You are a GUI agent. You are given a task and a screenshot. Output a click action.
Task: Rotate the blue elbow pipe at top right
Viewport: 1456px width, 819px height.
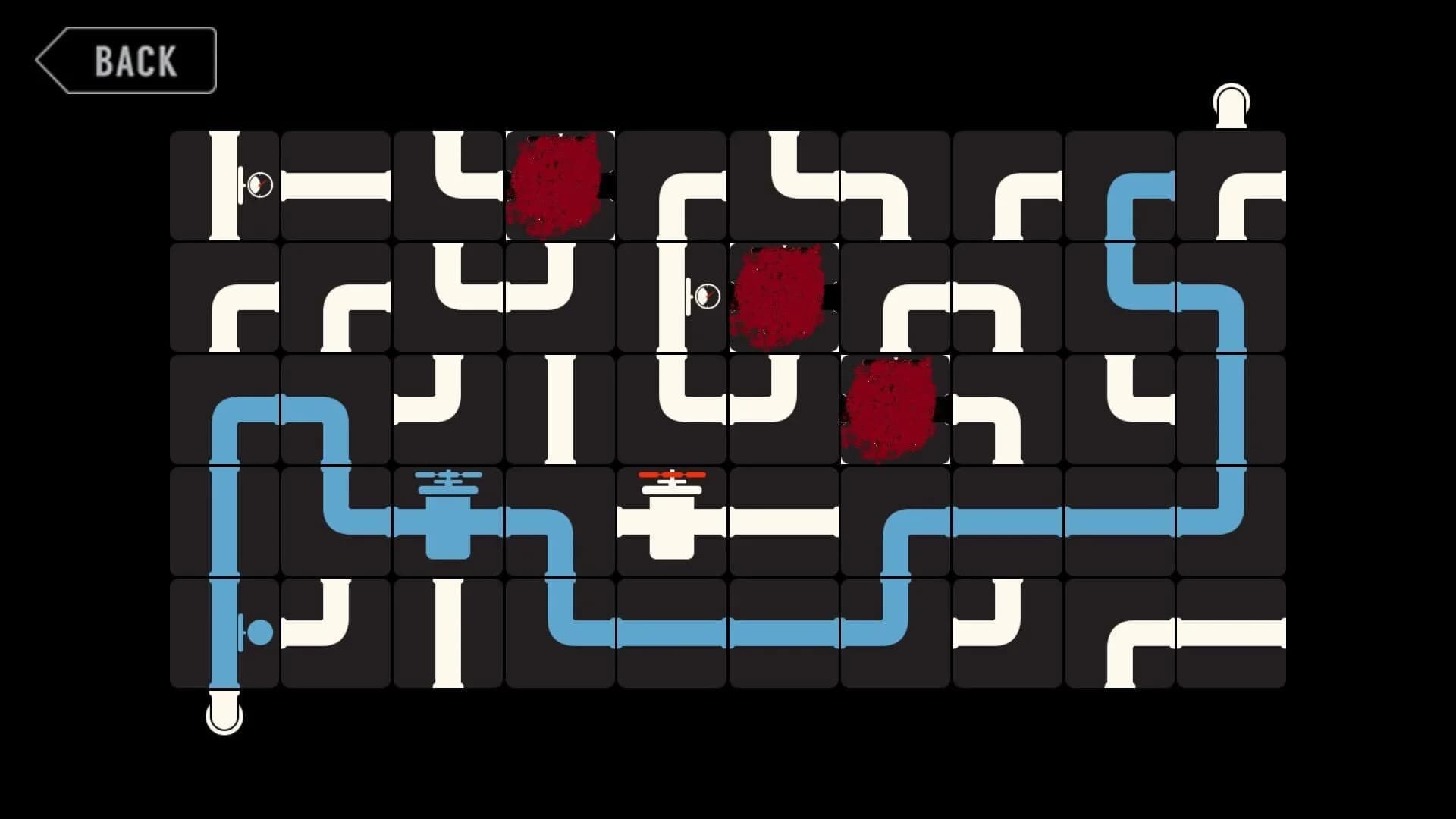tap(1121, 186)
